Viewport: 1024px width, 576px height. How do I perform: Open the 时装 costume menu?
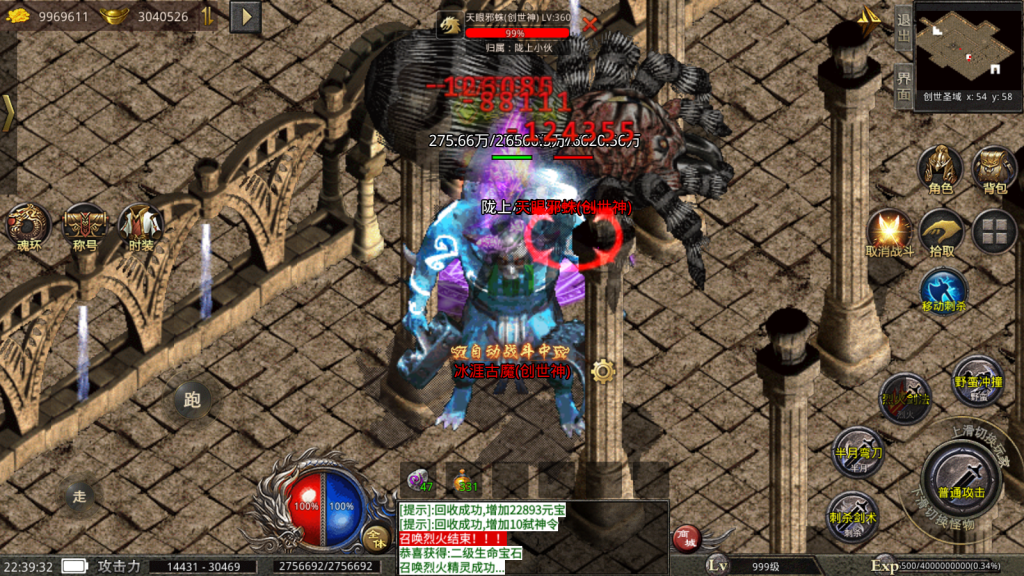[140, 227]
